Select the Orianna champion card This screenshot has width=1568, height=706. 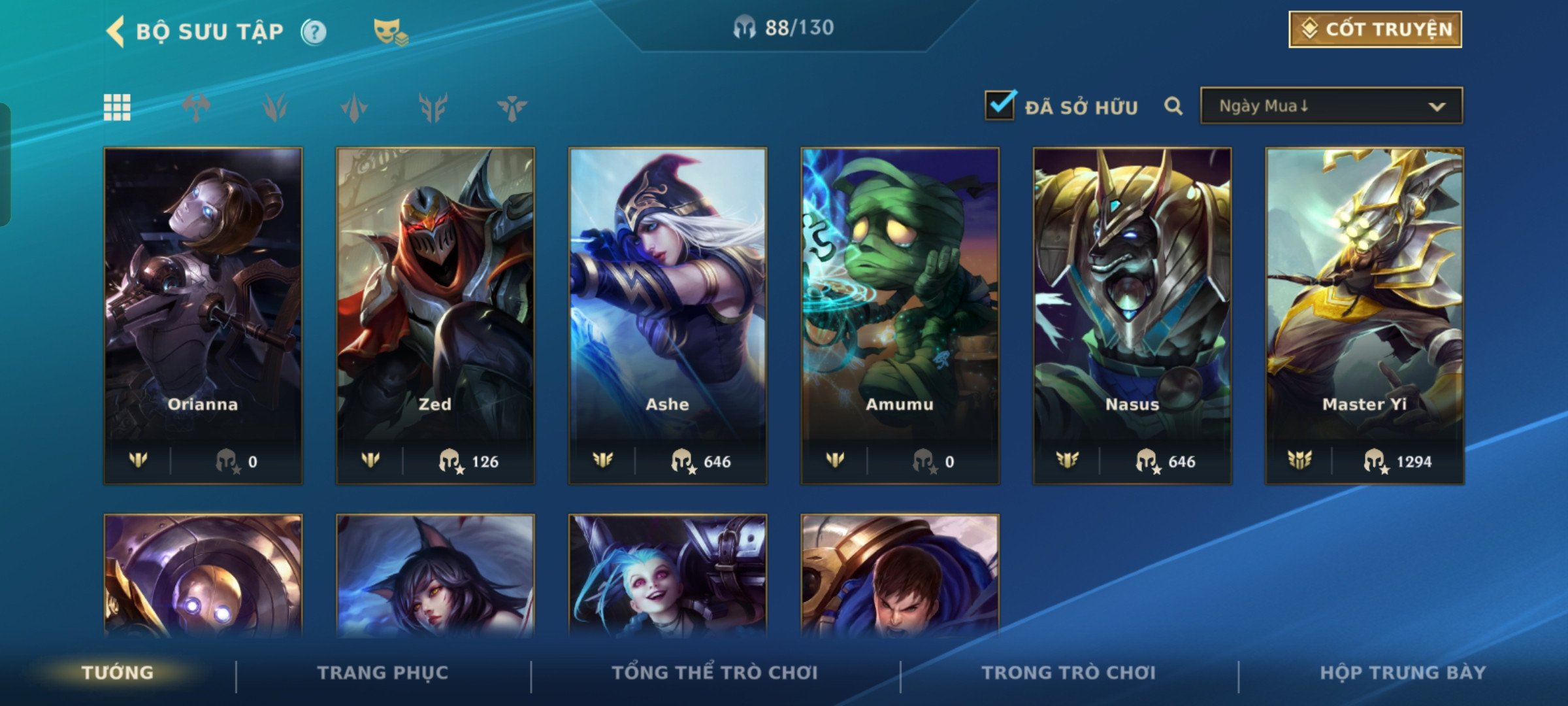click(203, 315)
